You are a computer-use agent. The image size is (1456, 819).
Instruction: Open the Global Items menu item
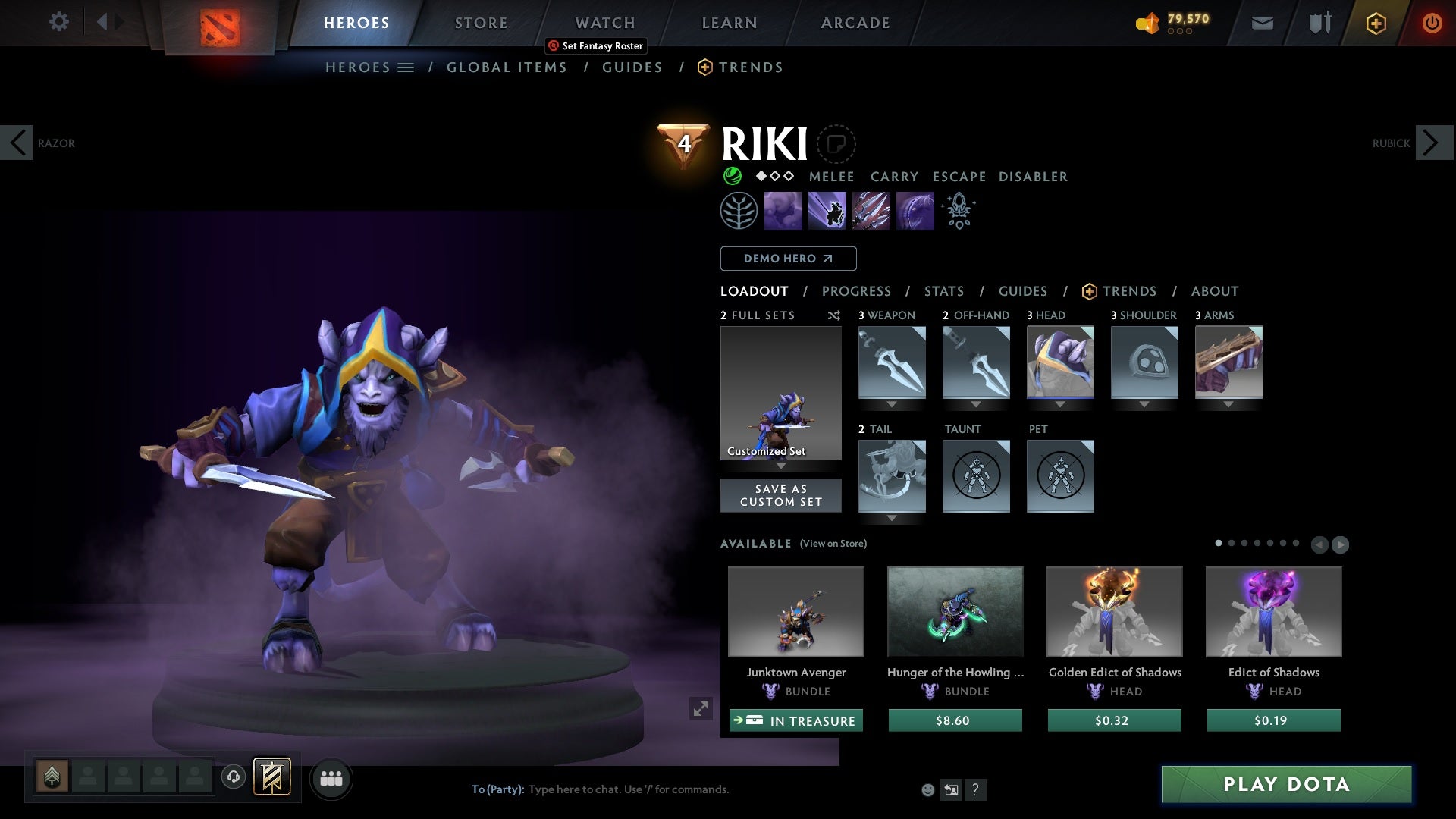pyautogui.click(x=507, y=67)
